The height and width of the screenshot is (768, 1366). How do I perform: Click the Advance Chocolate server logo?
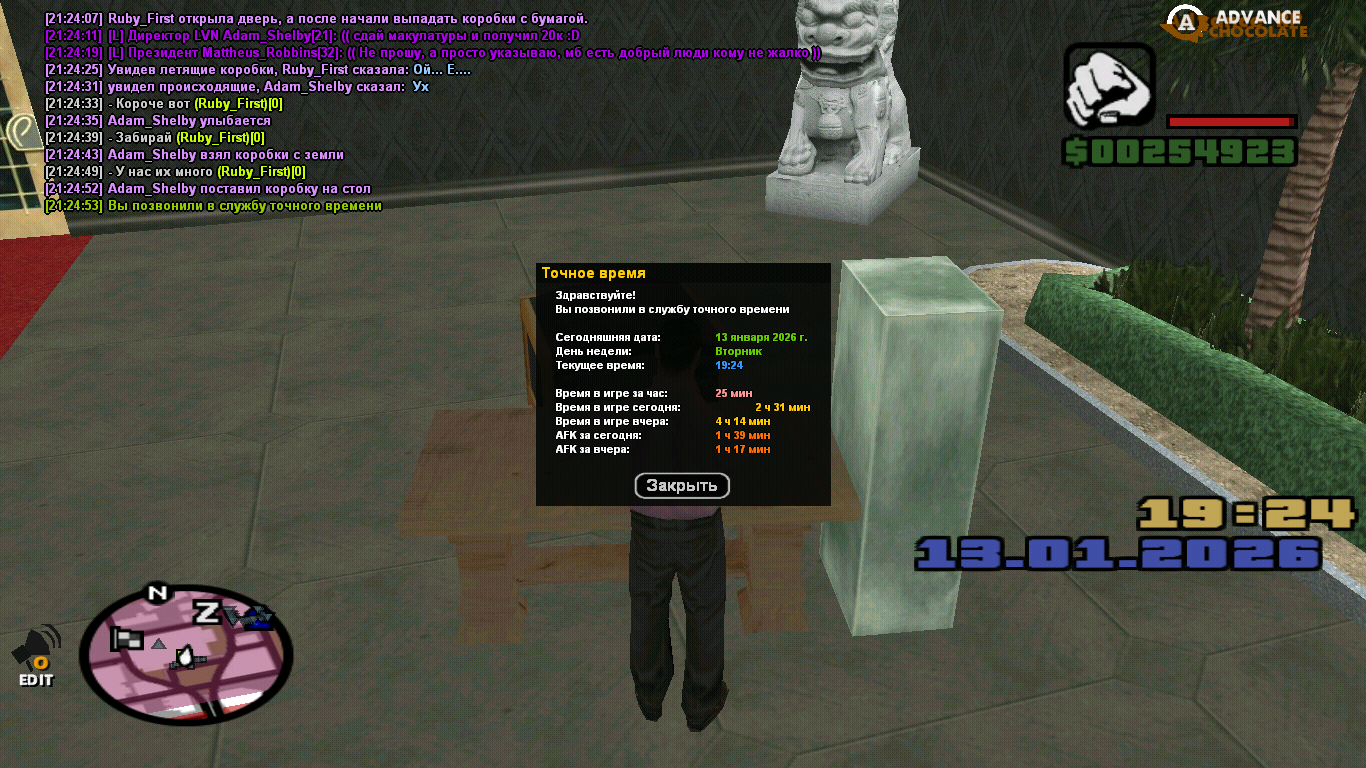point(1239,22)
